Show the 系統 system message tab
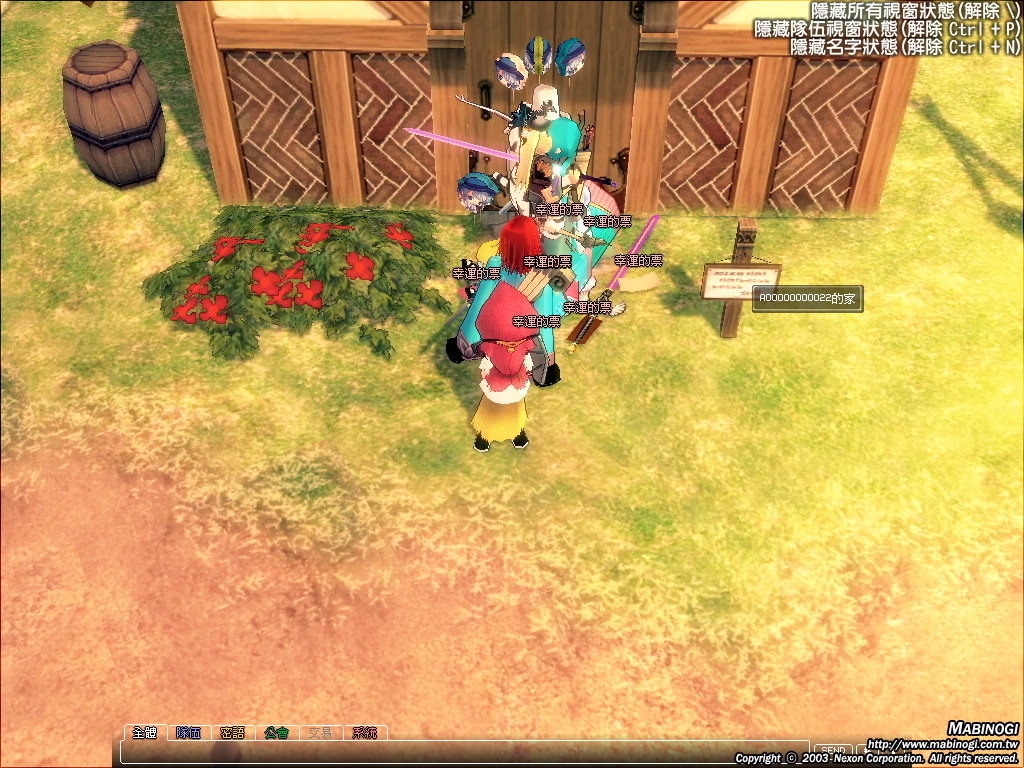Screen dimensions: 1024x768 (x=365, y=733)
